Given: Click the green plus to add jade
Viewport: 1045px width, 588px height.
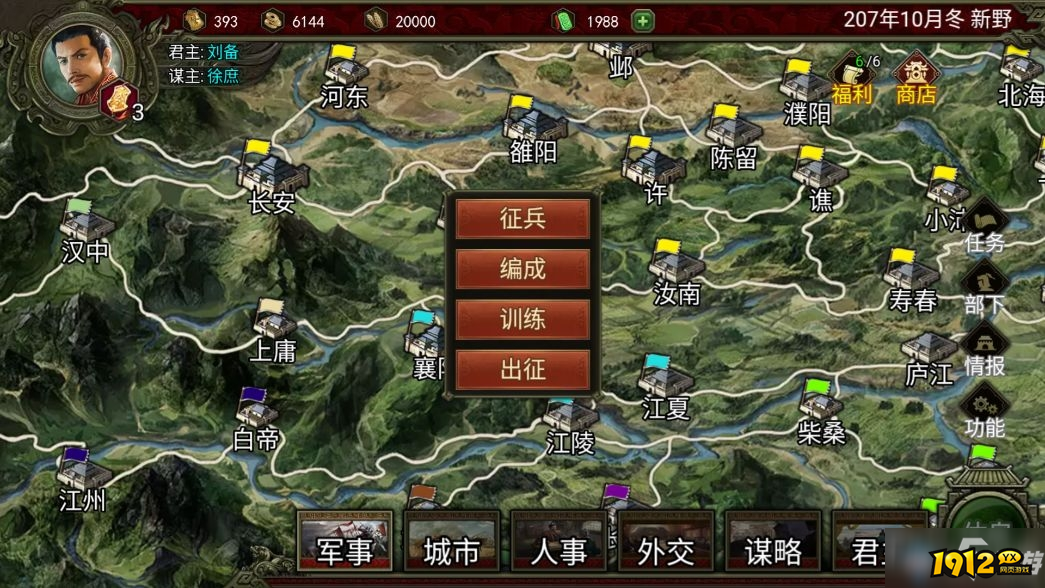Looking at the screenshot, I should point(642,21).
